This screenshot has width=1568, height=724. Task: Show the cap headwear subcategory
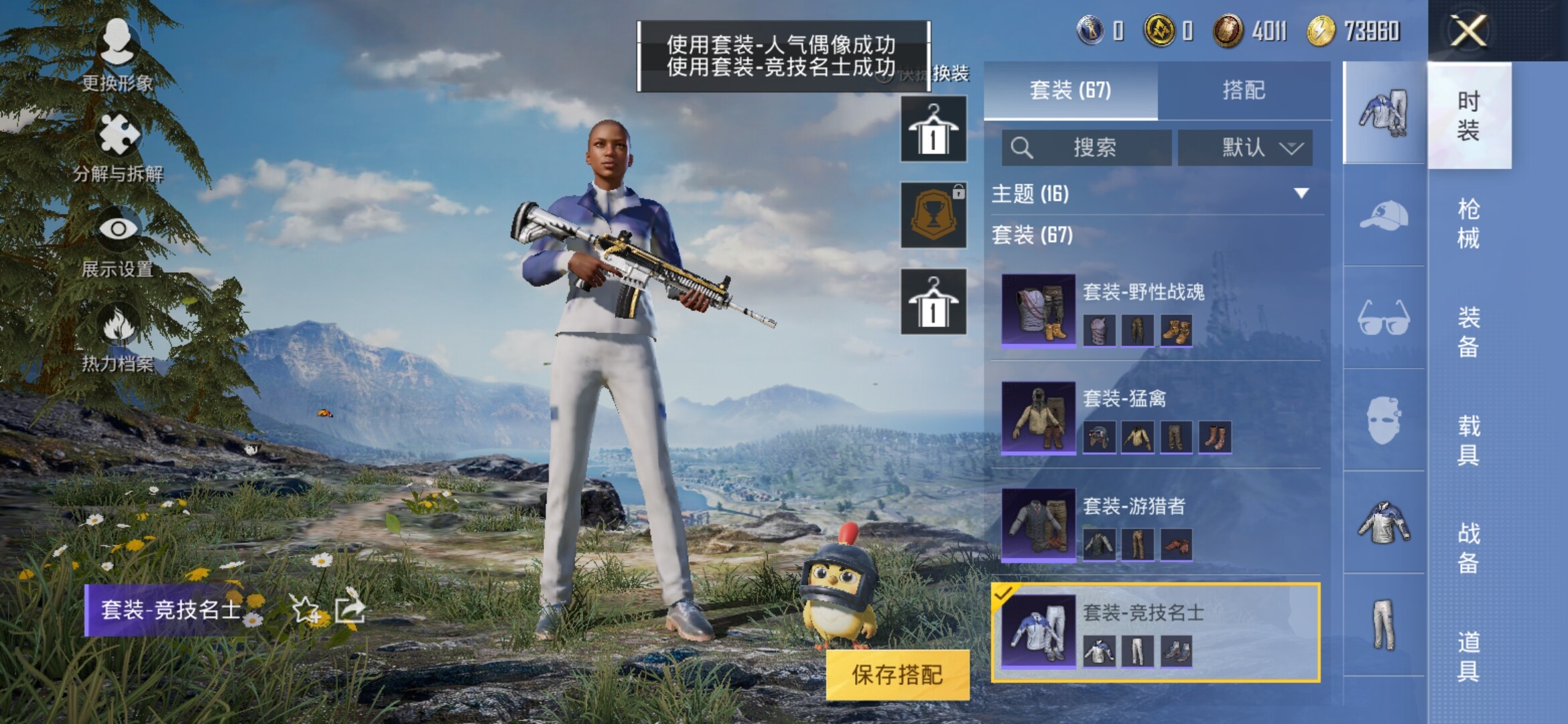pyautogui.click(x=1384, y=216)
